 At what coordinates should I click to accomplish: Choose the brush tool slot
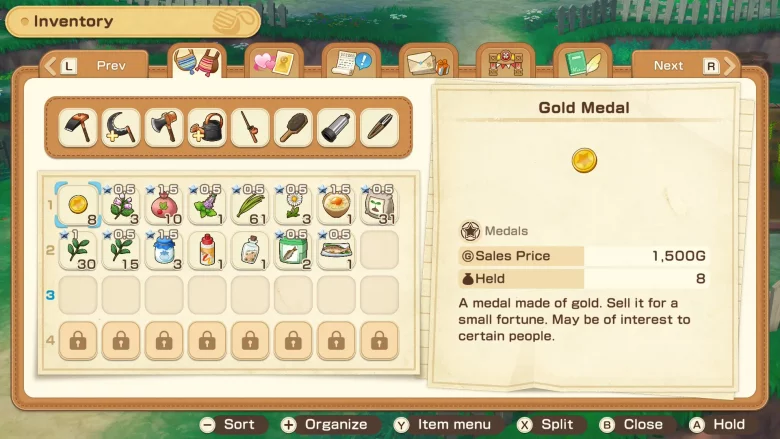coord(293,128)
